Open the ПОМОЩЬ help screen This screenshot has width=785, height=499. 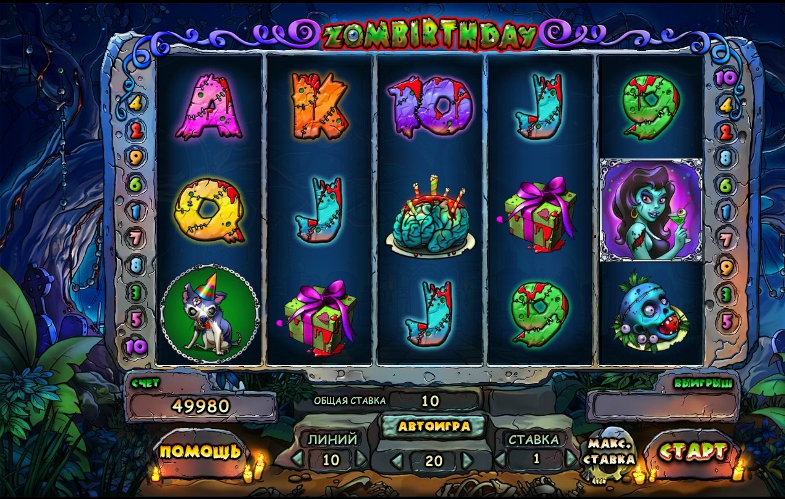200,451
